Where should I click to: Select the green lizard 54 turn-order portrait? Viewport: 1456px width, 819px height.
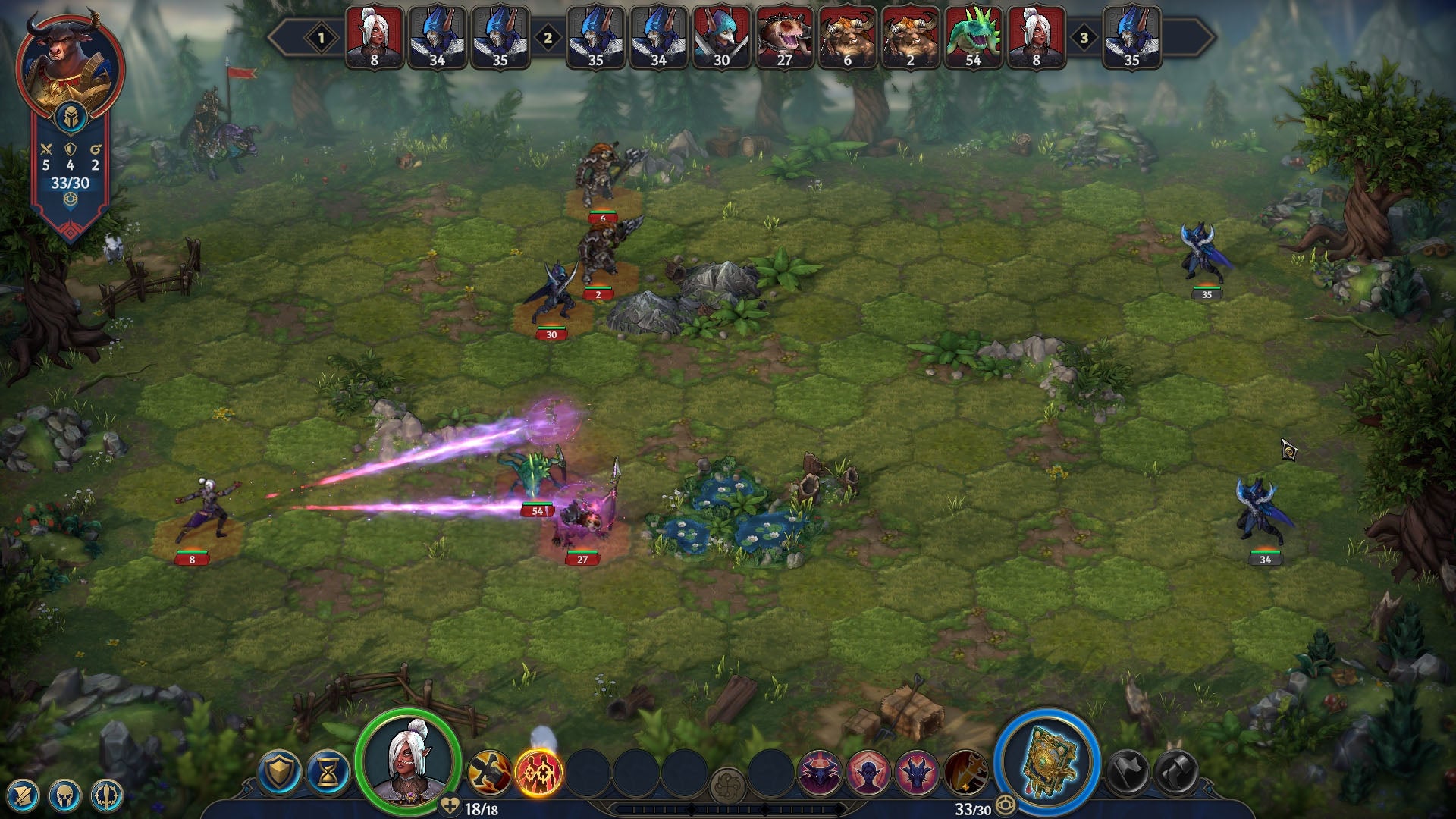coord(974,38)
